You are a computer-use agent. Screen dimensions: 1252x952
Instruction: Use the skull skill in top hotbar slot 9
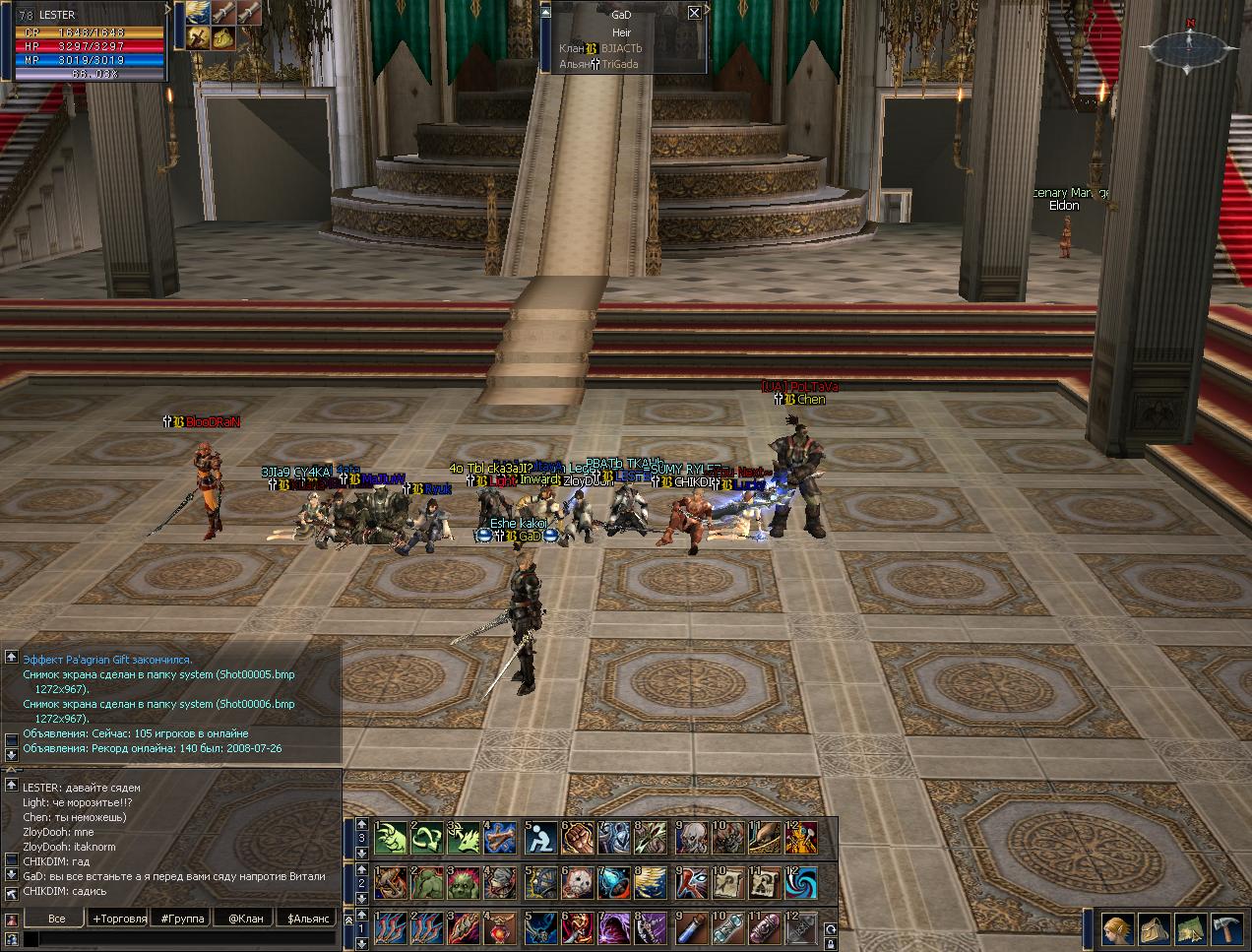(x=690, y=839)
